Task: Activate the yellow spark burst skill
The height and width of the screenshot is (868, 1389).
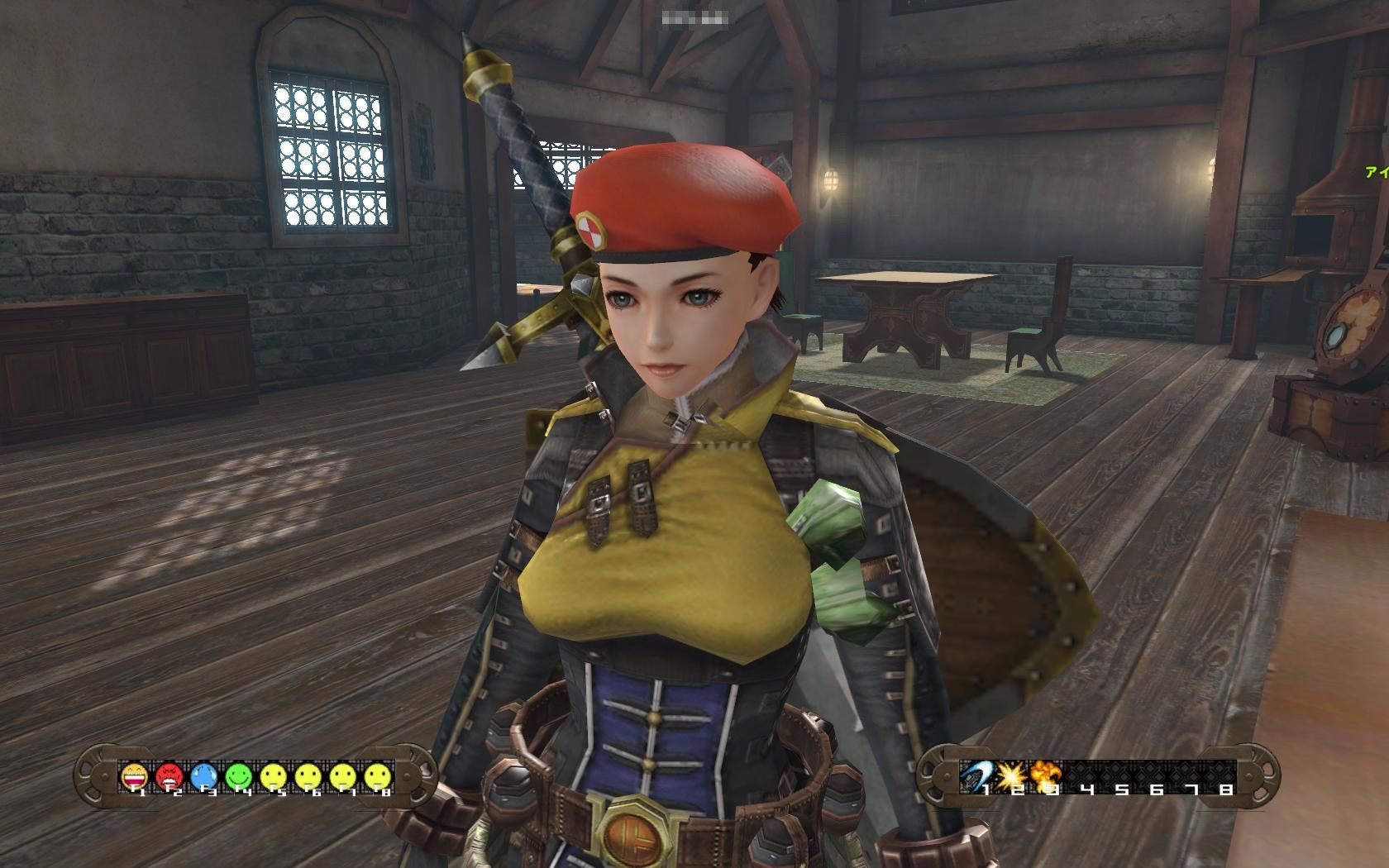Action: 1010,775
